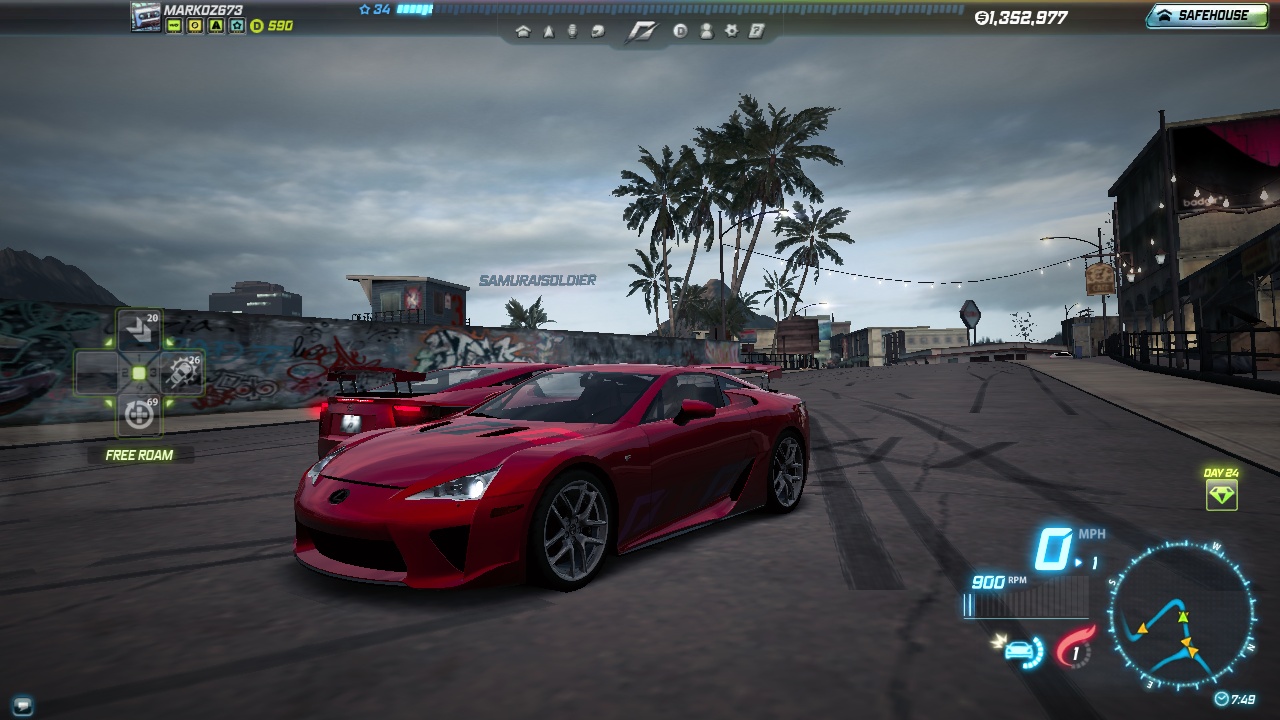
Task: Open the question mark help icon
Action: [757, 31]
